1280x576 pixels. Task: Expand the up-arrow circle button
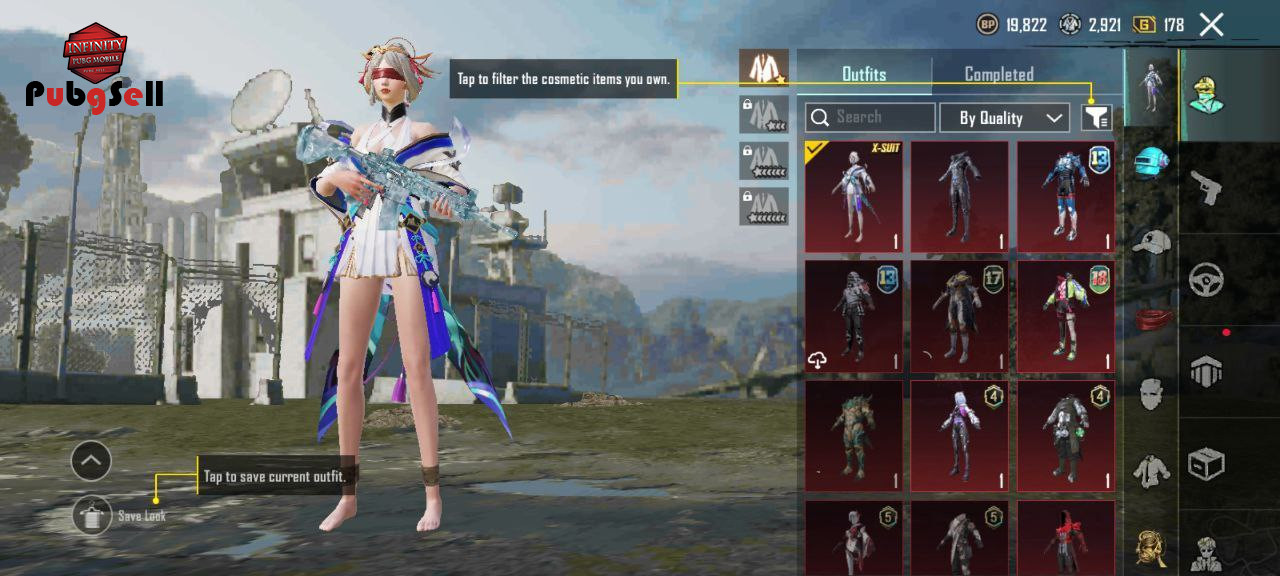(x=91, y=461)
